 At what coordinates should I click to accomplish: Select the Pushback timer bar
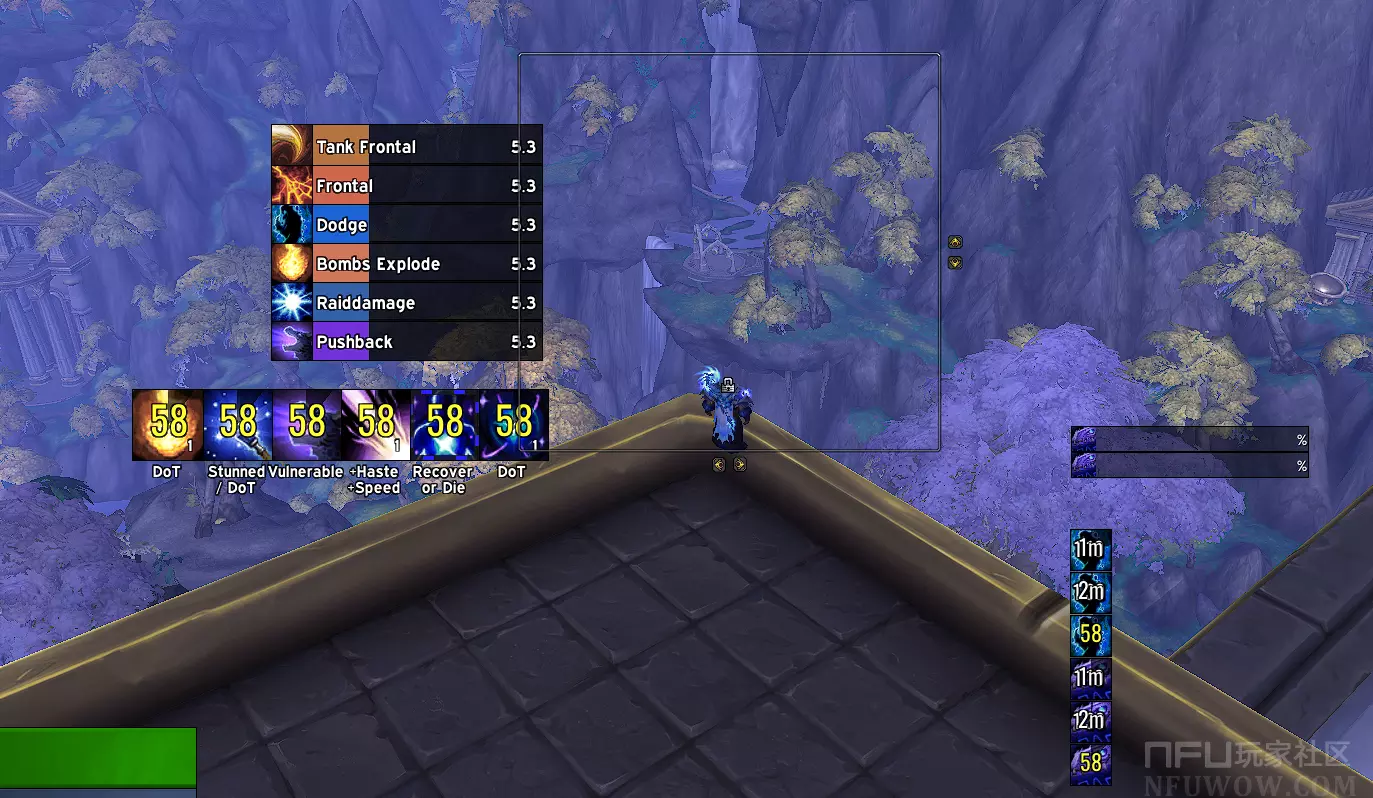407,342
